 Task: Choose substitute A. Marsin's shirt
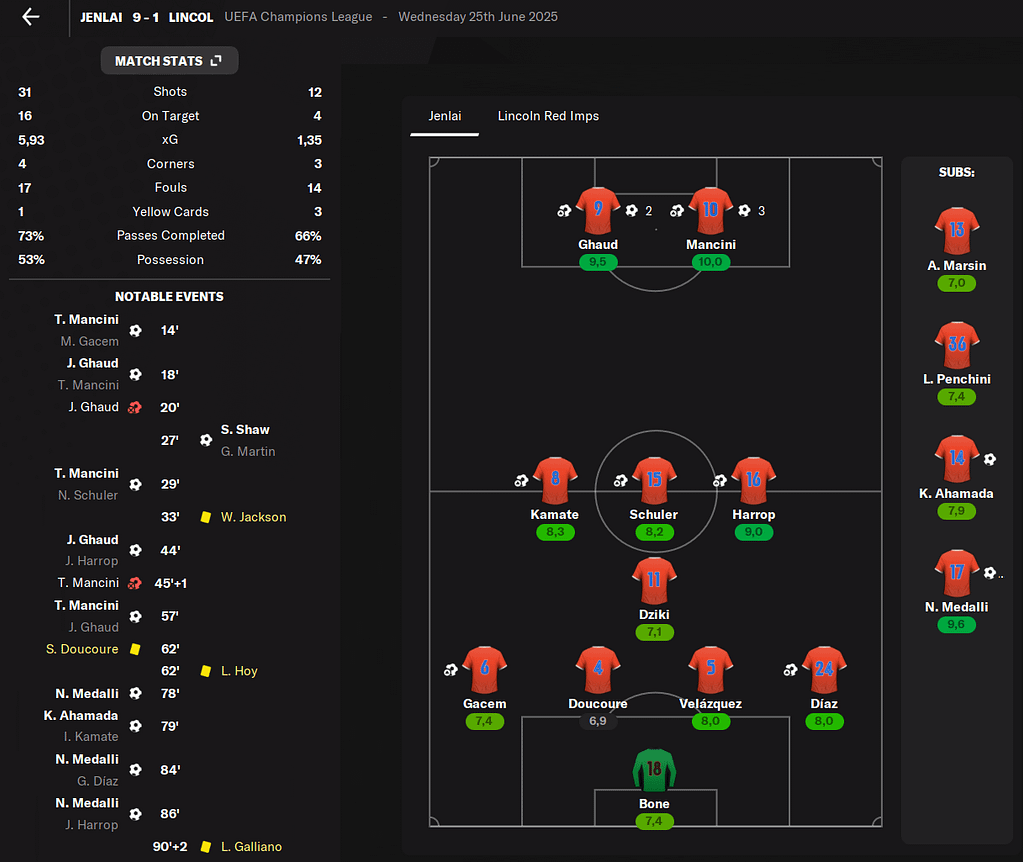[x=956, y=231]
